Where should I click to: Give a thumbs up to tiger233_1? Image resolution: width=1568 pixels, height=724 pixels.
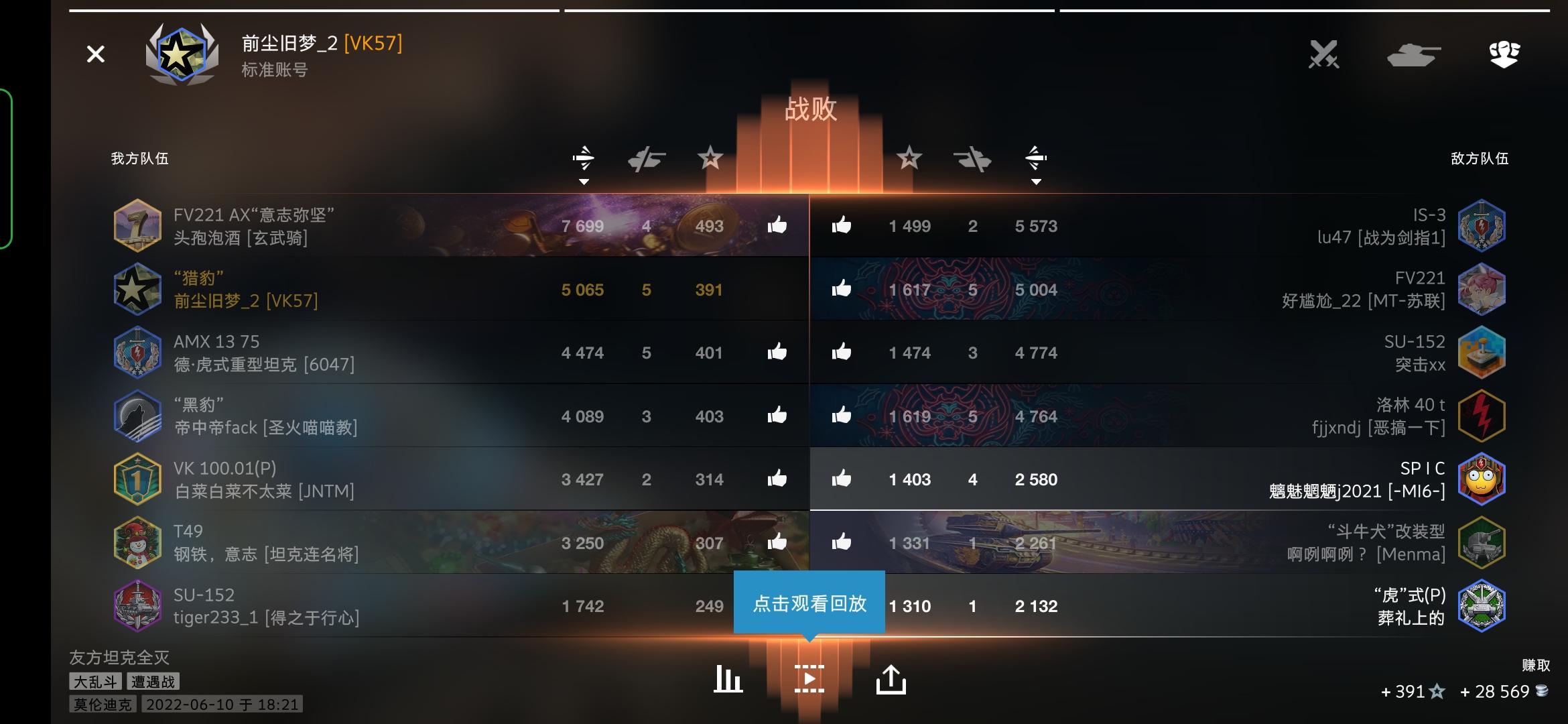click(777, 605)
